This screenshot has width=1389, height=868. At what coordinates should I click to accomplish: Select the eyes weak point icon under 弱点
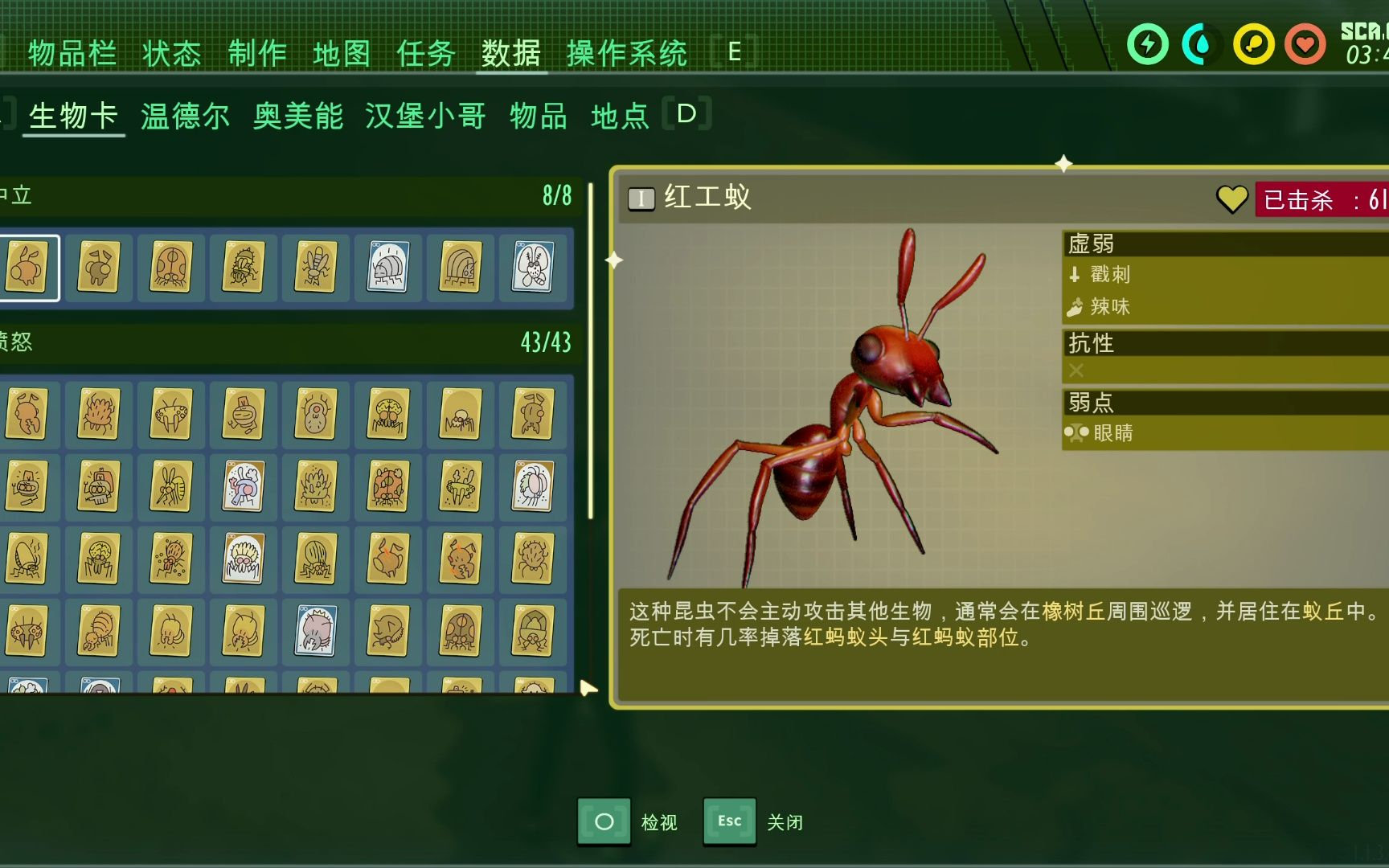1077,433
